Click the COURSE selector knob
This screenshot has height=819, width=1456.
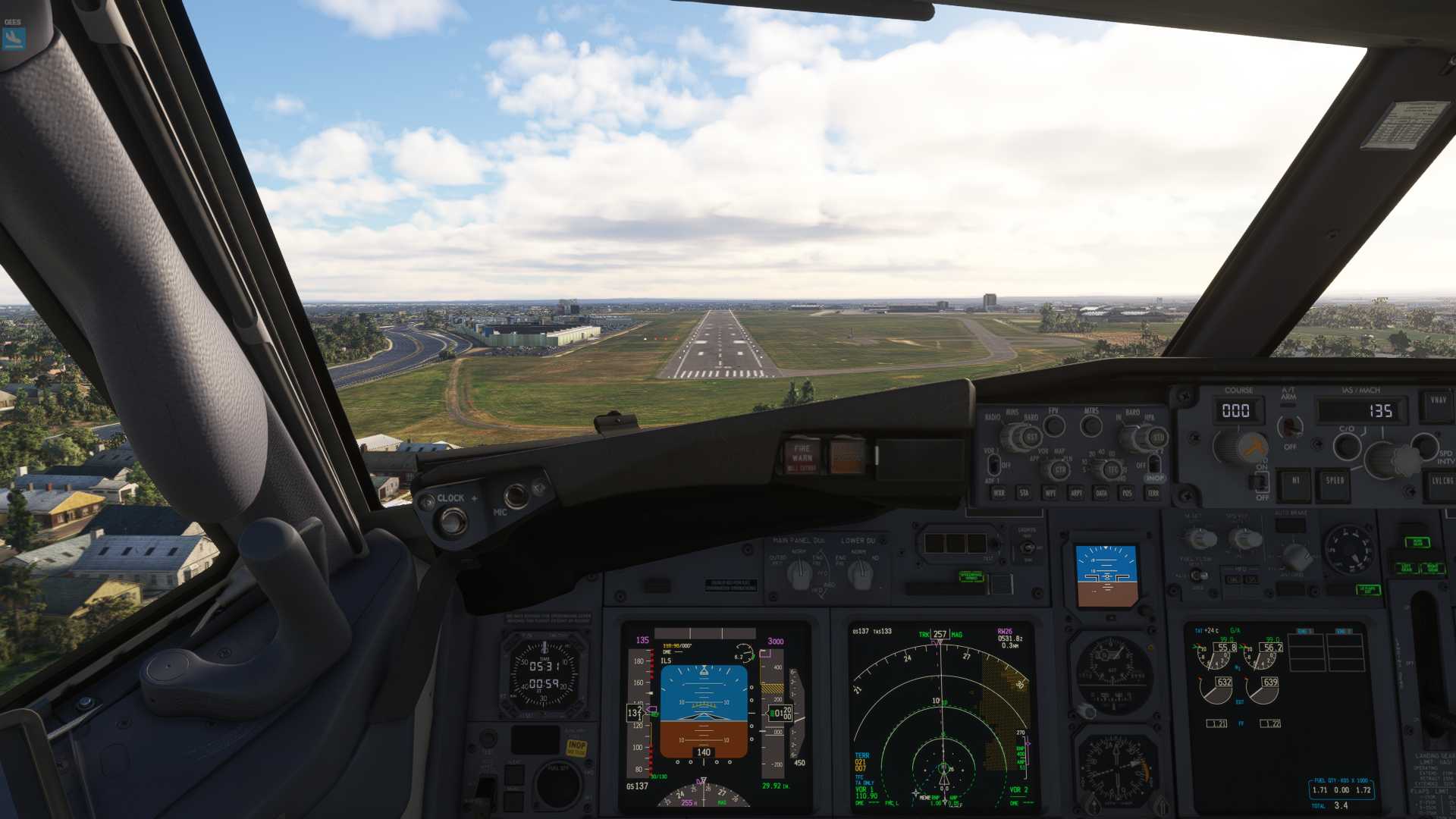coord(1241,447)
